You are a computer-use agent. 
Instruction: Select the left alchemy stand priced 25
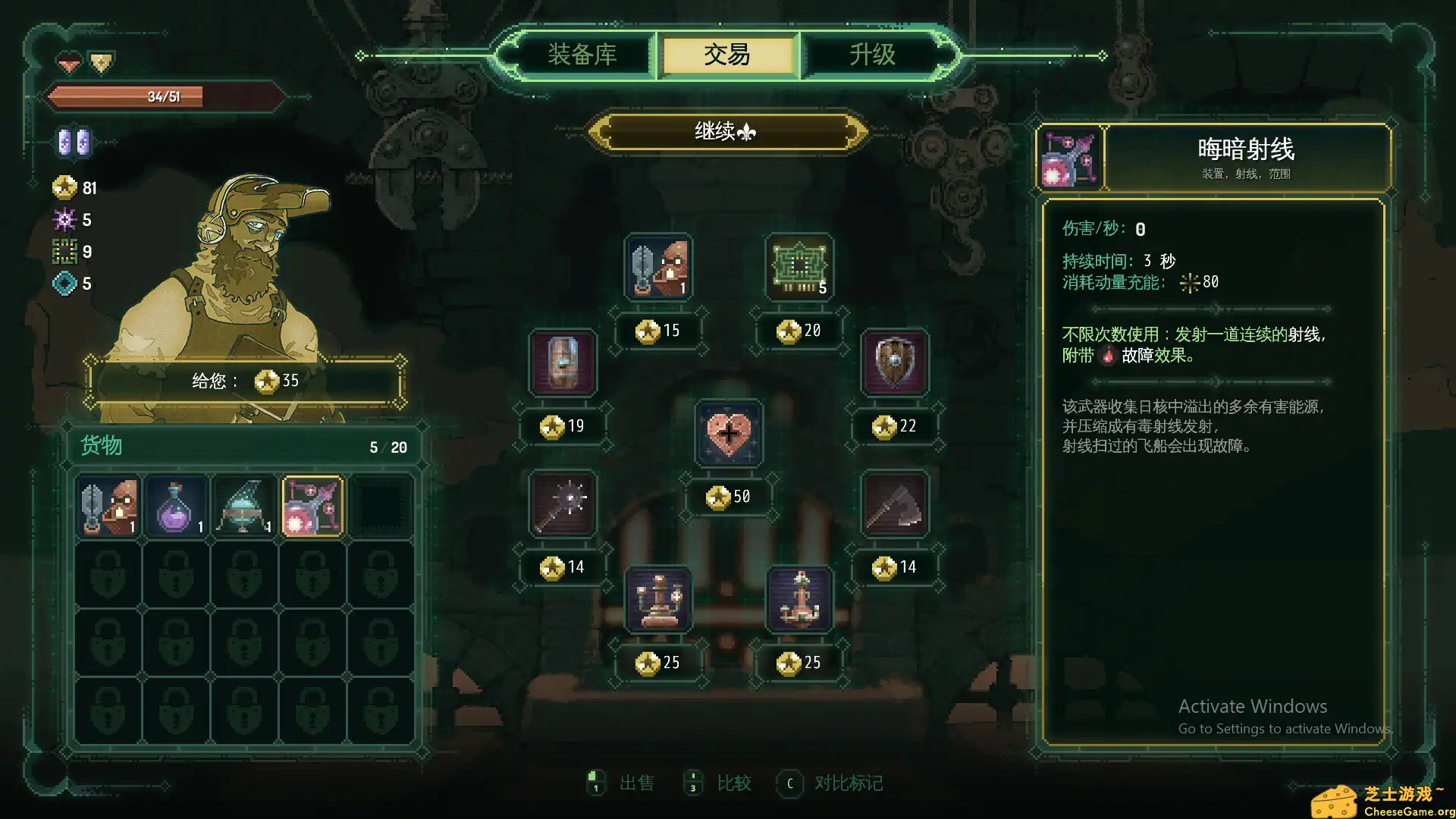pos(657,599)
